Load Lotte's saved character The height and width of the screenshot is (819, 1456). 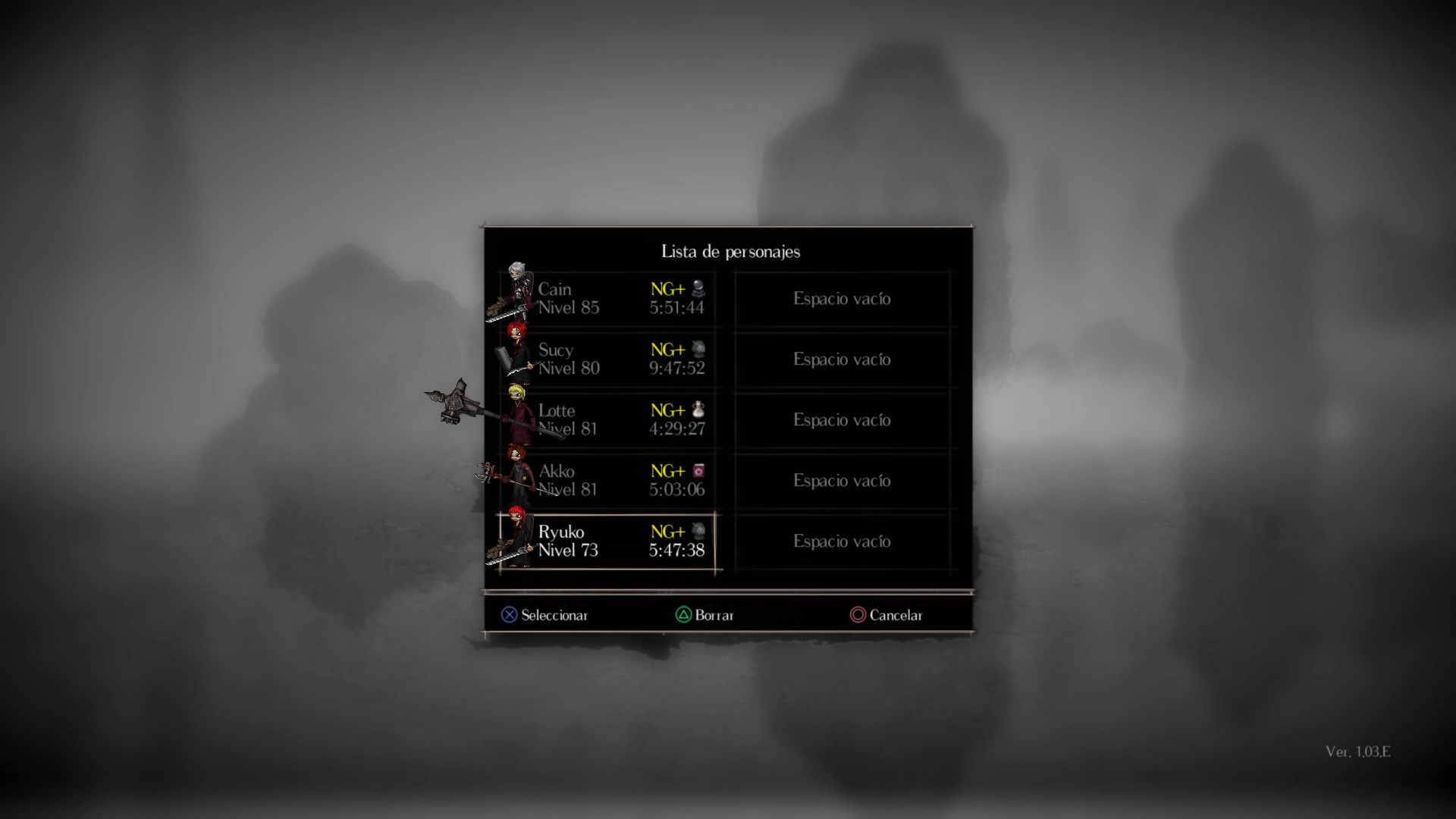pyautogui.click(x=607, y=419)
